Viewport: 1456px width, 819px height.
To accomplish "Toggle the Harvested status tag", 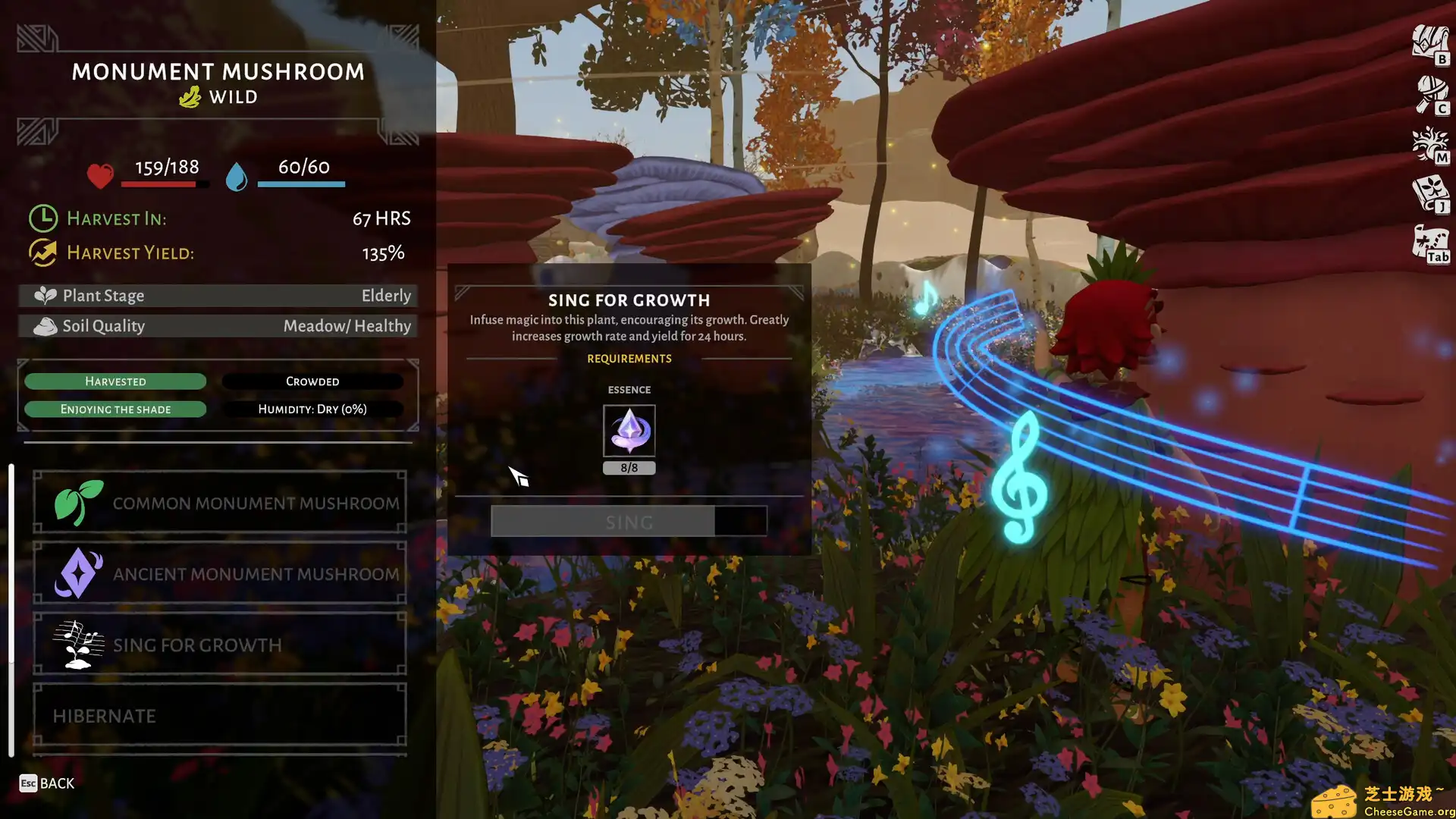I will pos(115,381).
